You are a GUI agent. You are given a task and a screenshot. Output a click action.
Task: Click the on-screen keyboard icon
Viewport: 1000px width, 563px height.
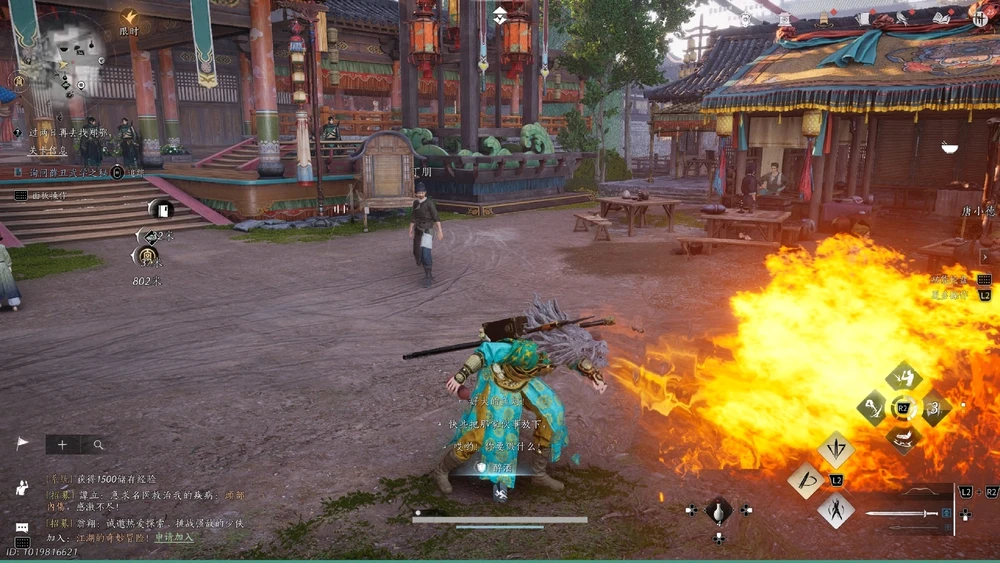pos(22,543)
